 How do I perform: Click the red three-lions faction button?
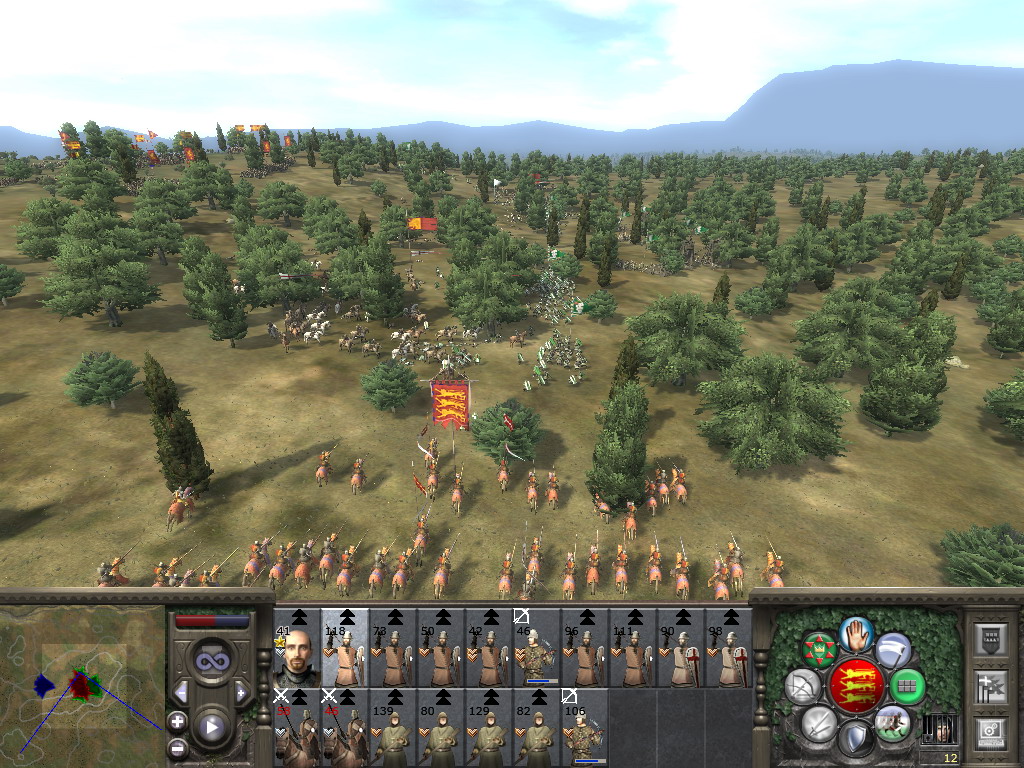[x=856, y=686]
